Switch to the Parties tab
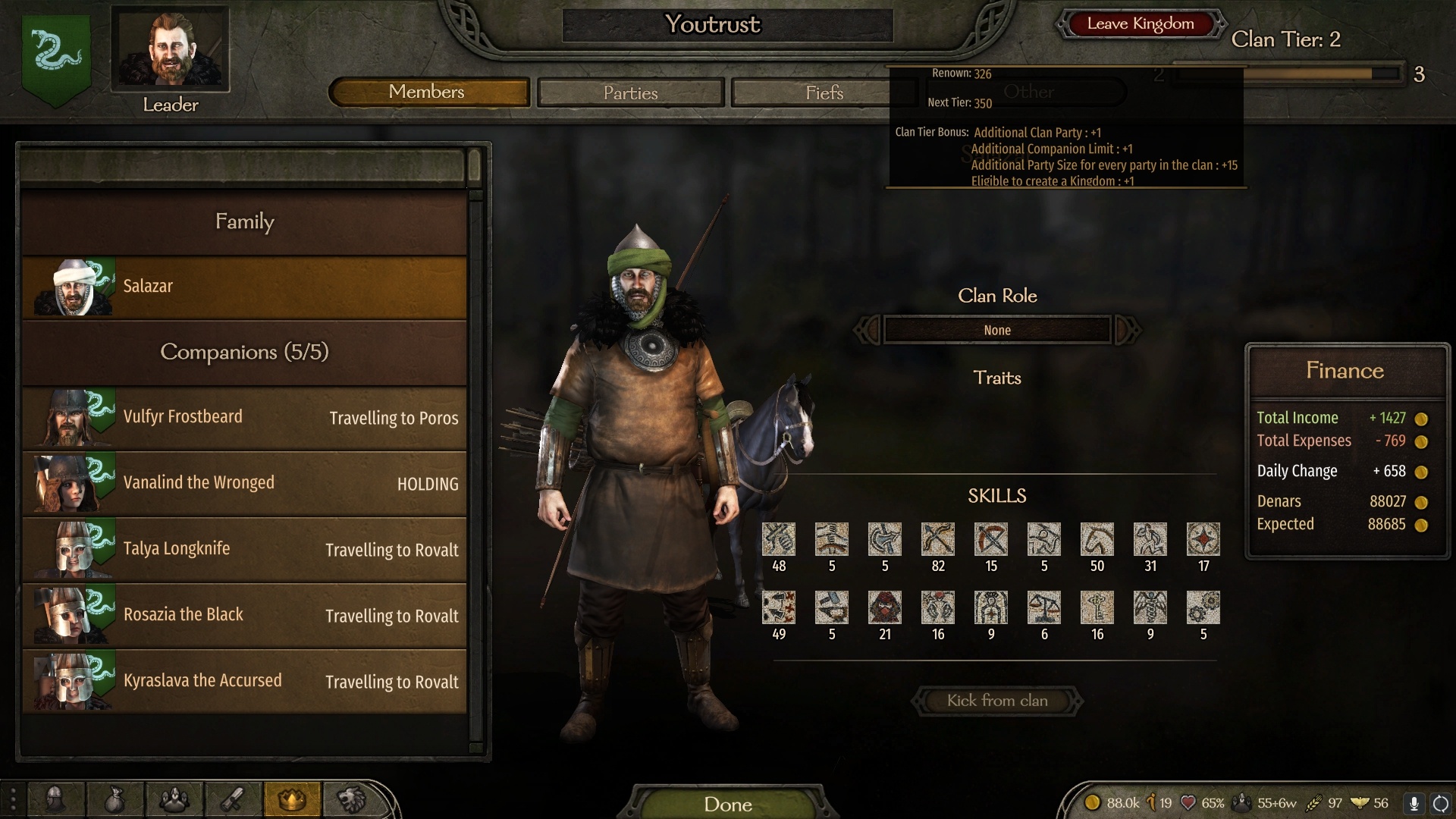This screenshot has height=819, width=1456. click(630, 93)
